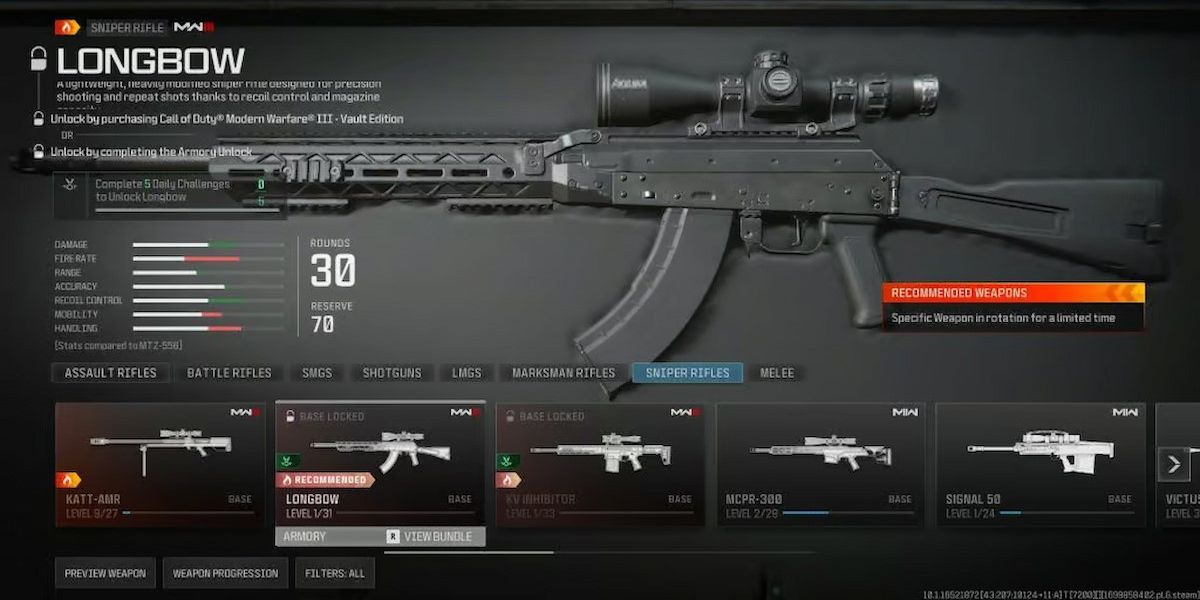The image size is (1200, 600).
Task: Click View Bundle under the Longbow card
Action: [x=428, y=537]
